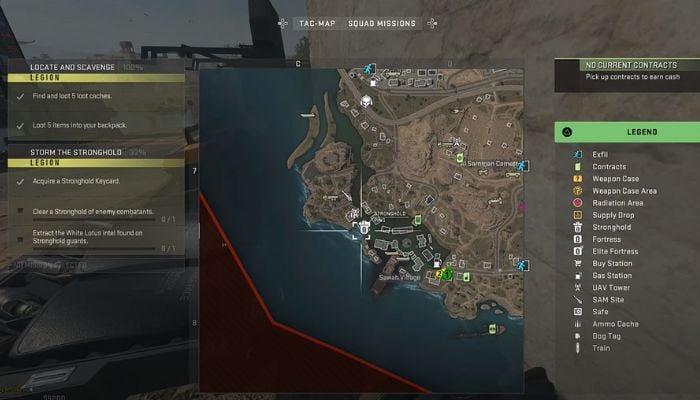Click the skull marker on the map
The width and height of the screenshot is (700, 400).
coord(367,101)
